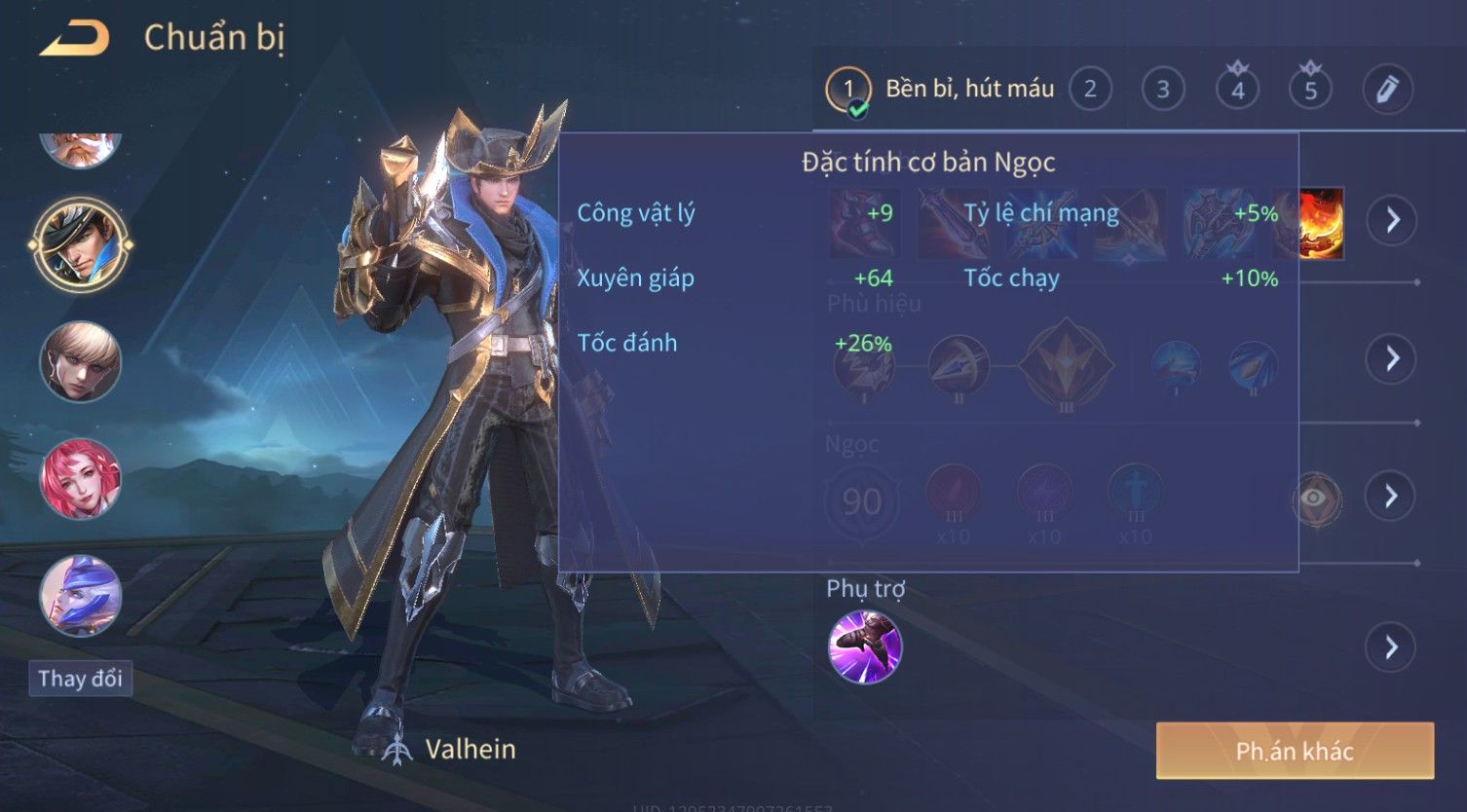The height and width of the screenshot is (812, 1467).
Task: Pick the pink-haired hero portrait
Action: pos(81,478)
